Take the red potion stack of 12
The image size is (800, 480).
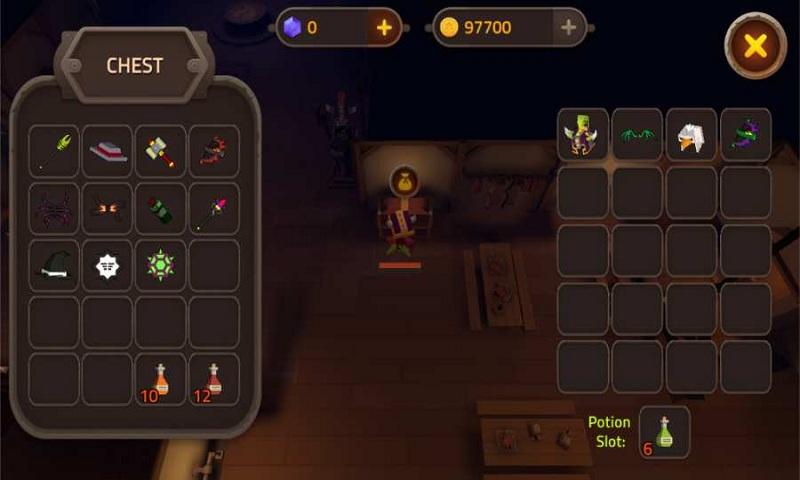[214, 379]
